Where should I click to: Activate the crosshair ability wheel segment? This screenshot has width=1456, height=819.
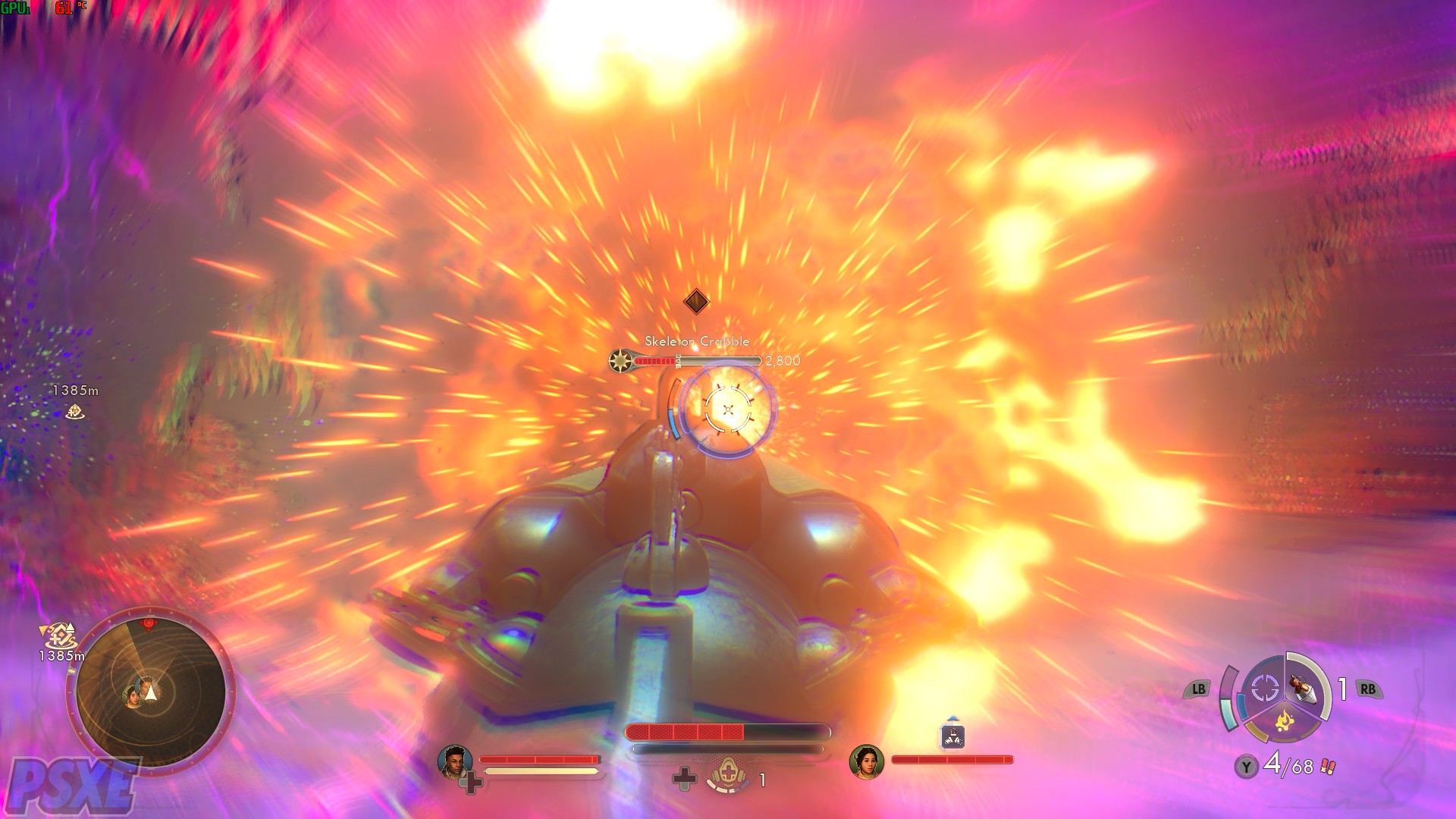pos(1264,689)
